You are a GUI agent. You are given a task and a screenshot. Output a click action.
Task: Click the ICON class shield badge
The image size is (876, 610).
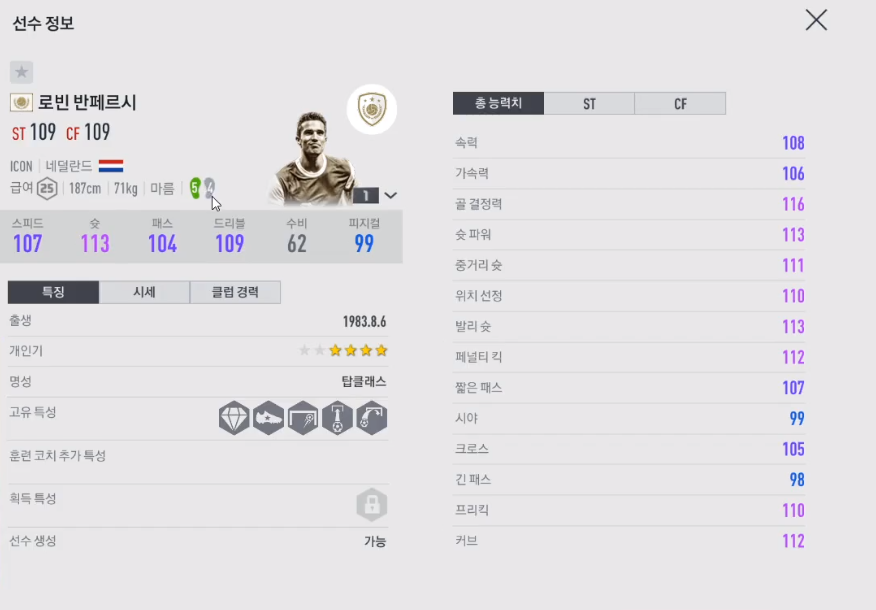pyautogui.click(x=372, y=110)
